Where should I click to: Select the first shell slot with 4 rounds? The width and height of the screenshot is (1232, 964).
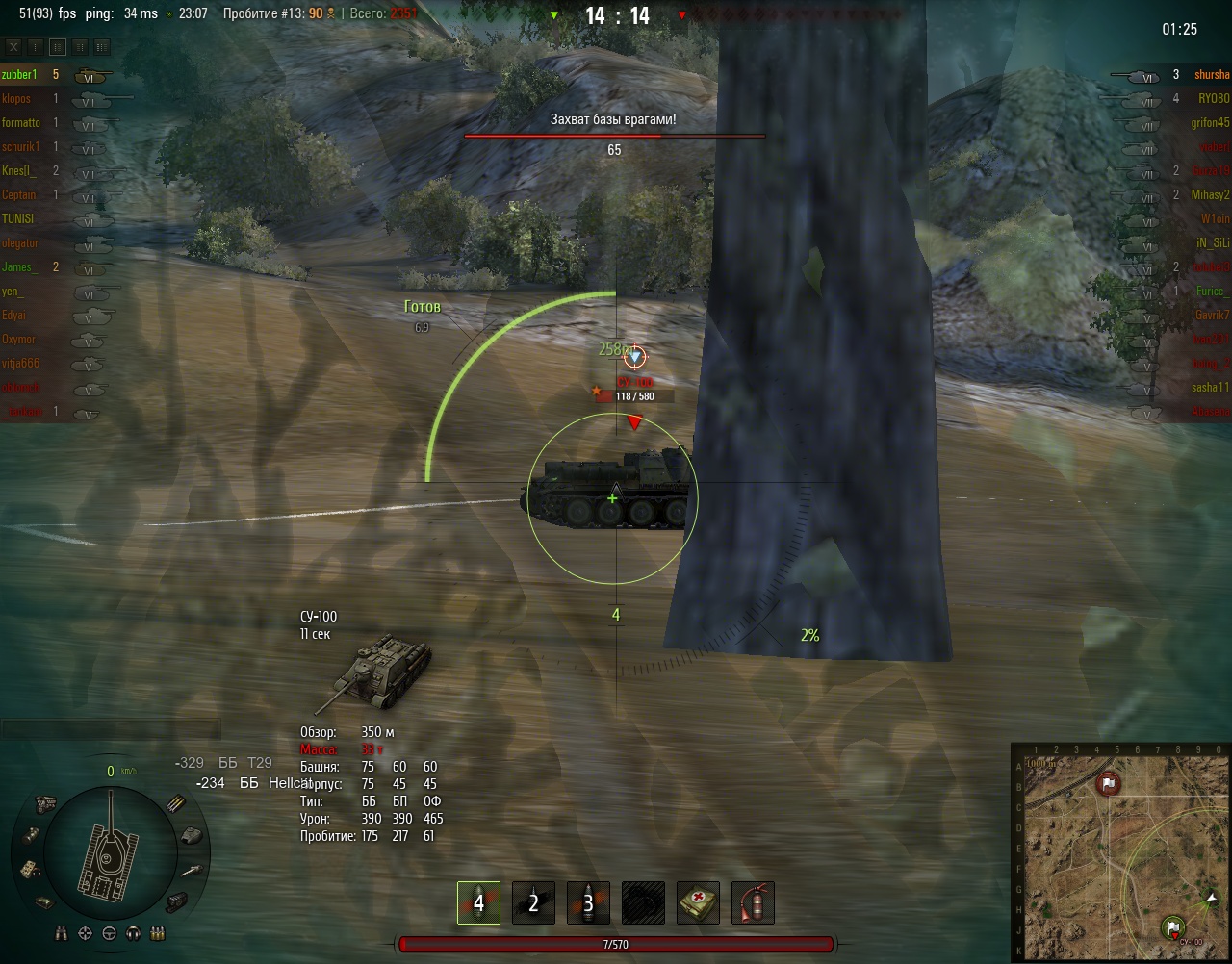tap(478, 903)
